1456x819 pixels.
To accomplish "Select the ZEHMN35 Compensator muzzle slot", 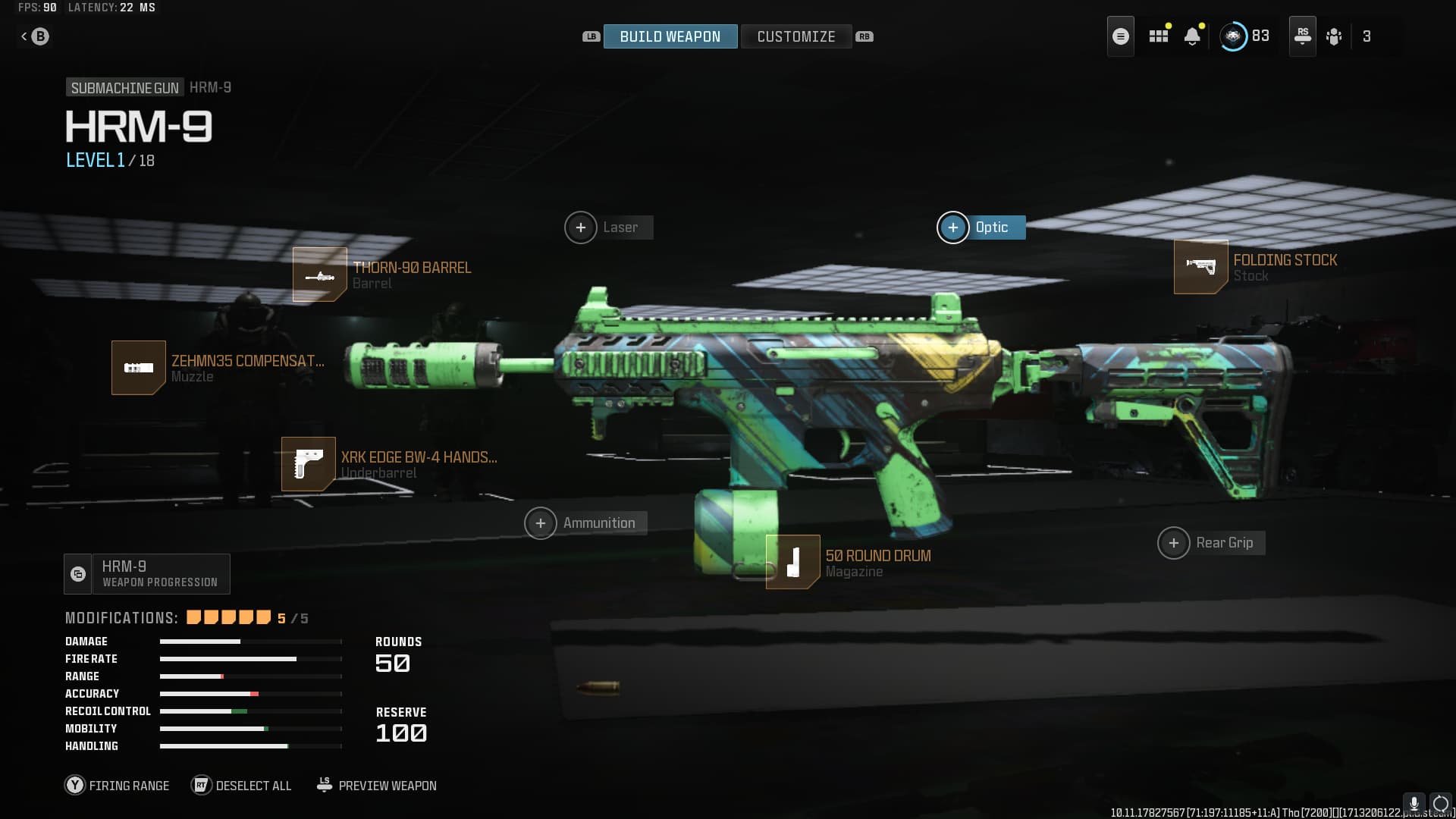I will click(139, 368).
